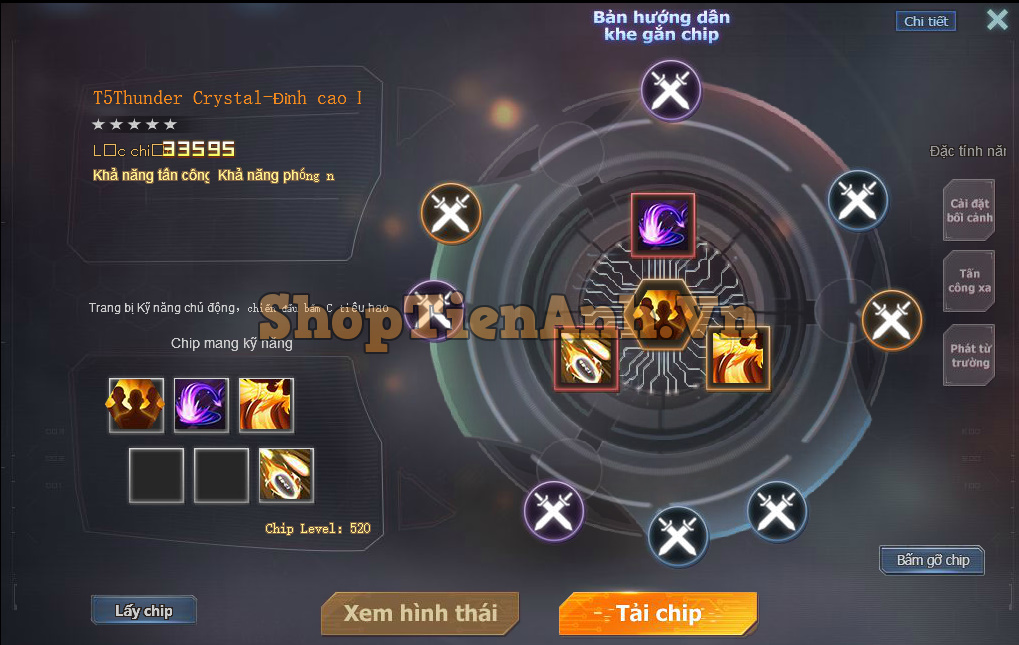The image size is (1019, 645).
Task: Close the chip panel with the X
Action: coord(997,20)
